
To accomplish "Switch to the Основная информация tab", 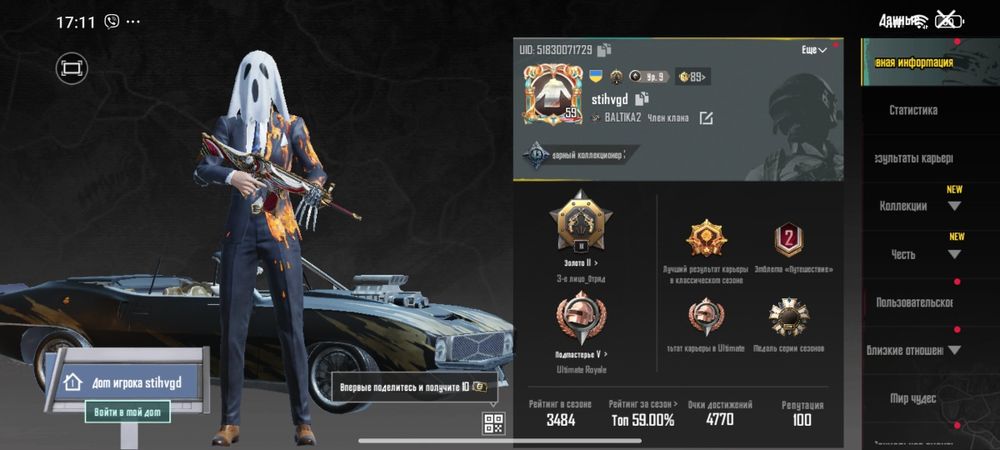I will click(x=912, y=62).
